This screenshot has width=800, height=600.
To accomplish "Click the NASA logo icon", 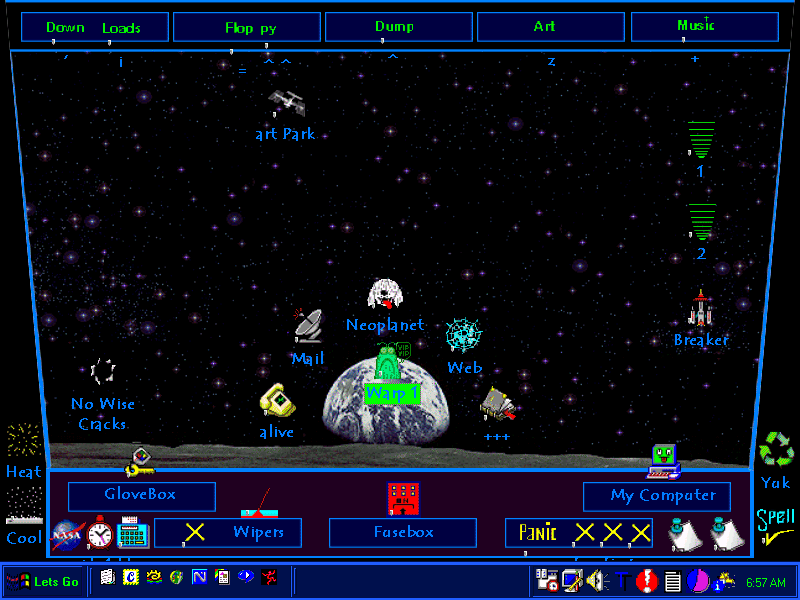I will (67, 534).
